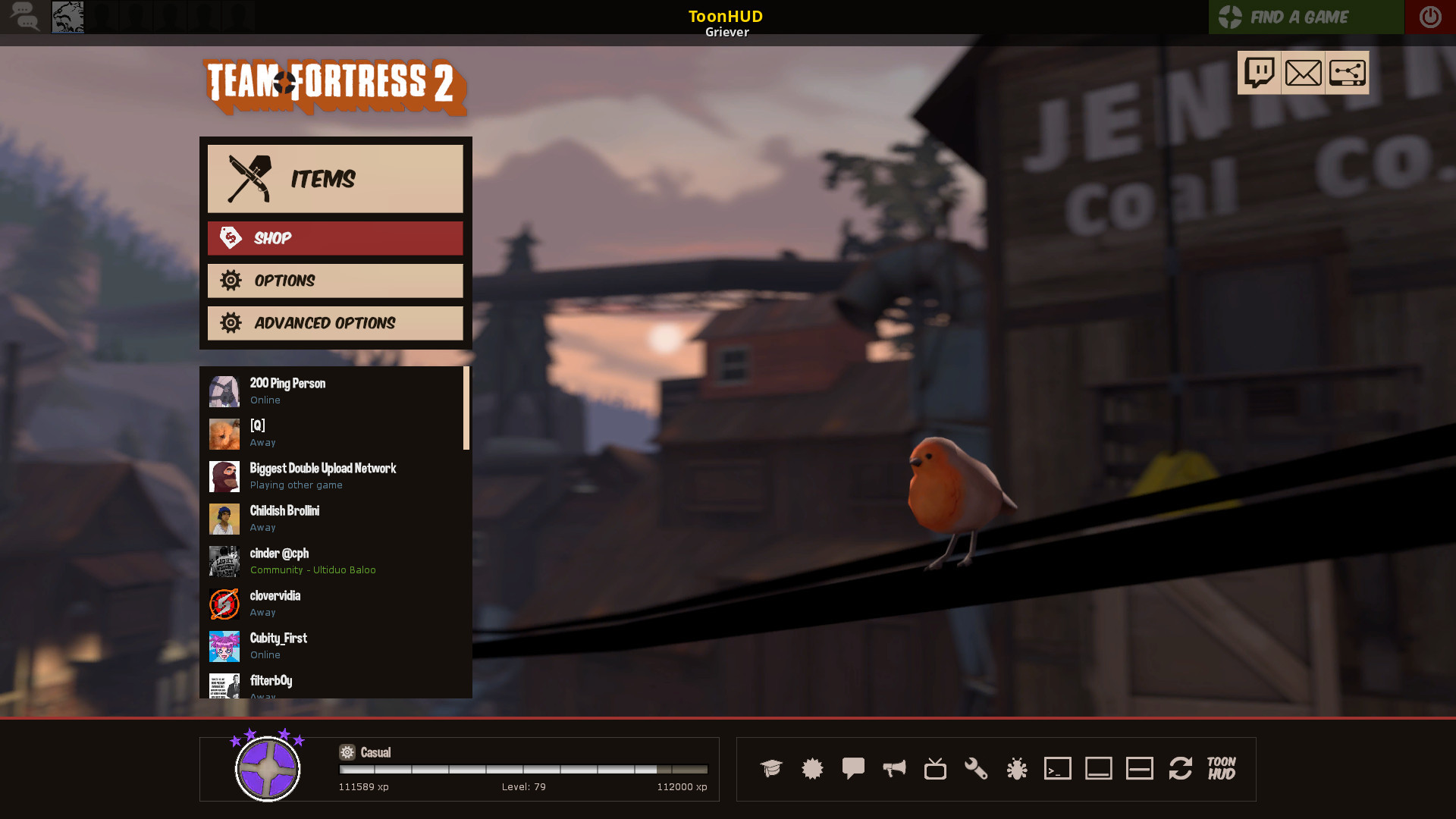Select the graduation cap training icon
1456x819 pixels.
tap(771, 768)
